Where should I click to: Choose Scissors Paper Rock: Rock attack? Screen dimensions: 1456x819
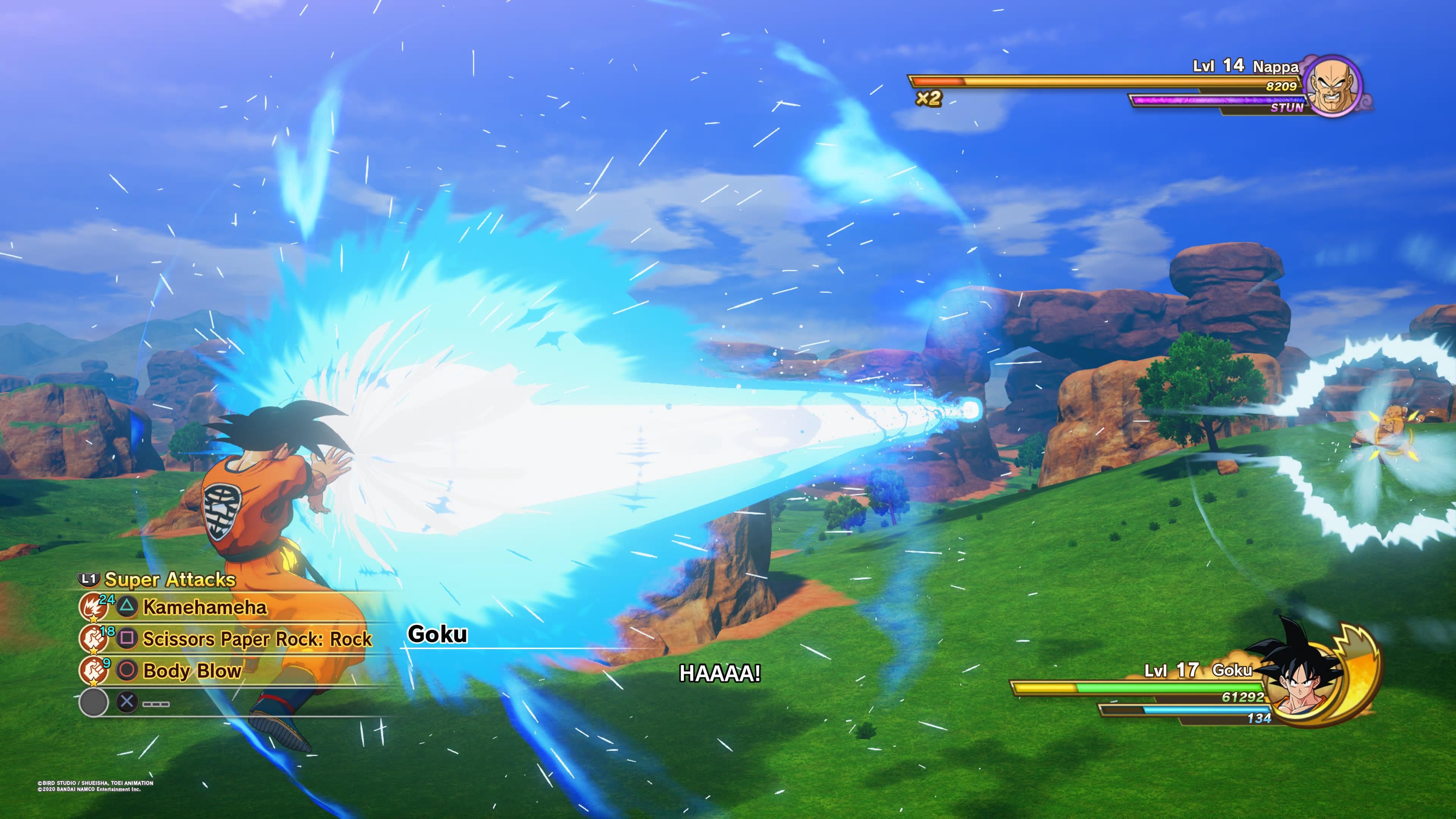pyautogui.click(x=257, y=639)
